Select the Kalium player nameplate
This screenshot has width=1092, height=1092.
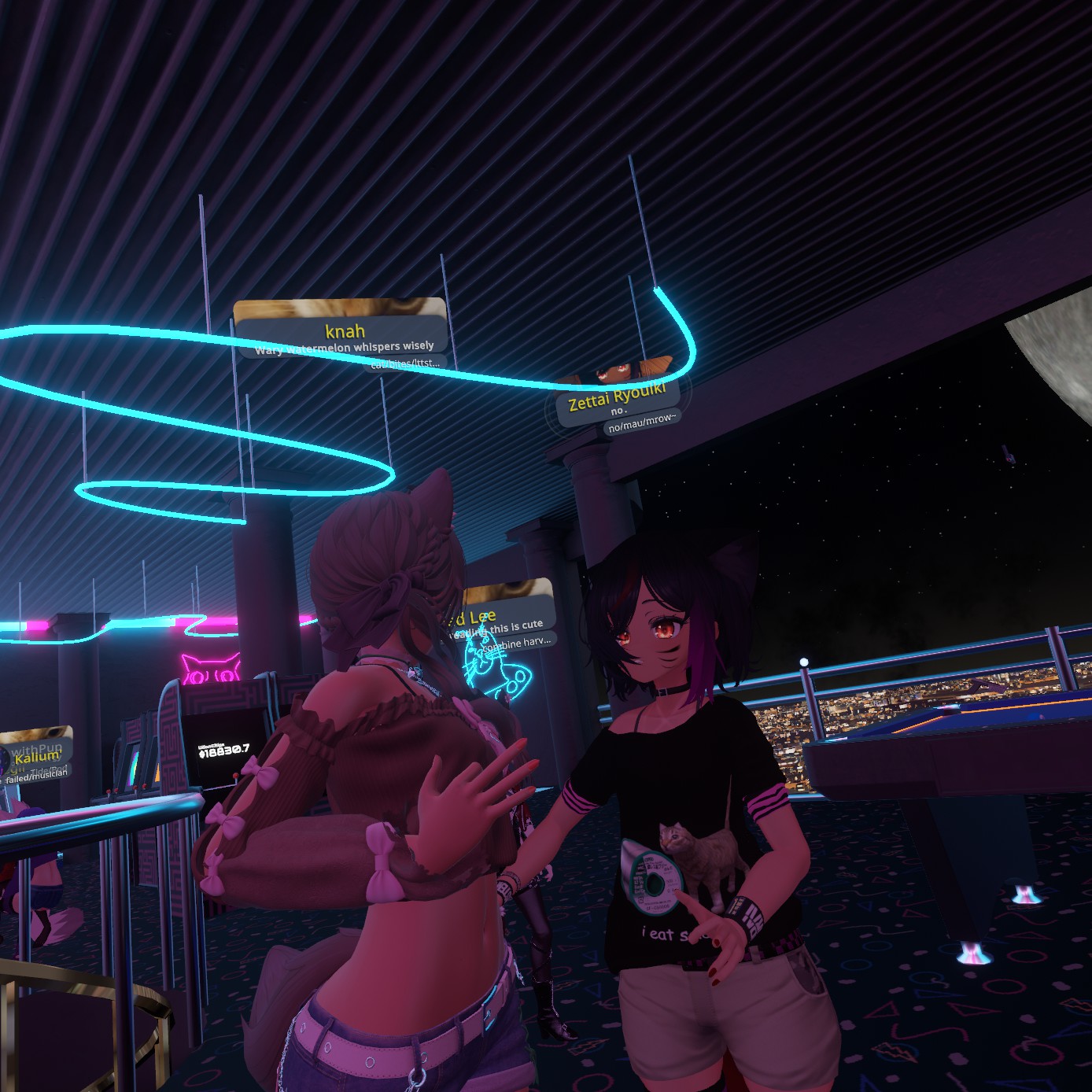pyautogui.click(x=37, y=758)
